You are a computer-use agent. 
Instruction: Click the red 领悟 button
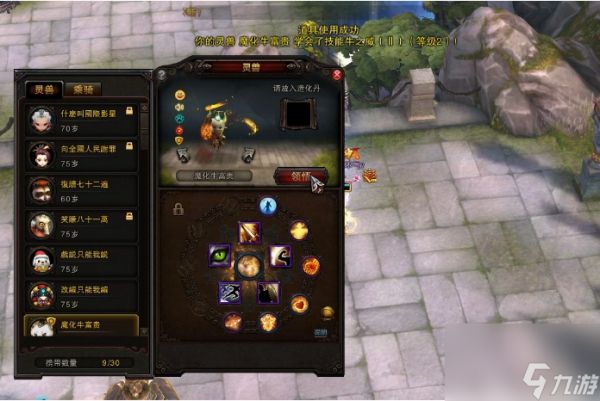pos(301,175)
